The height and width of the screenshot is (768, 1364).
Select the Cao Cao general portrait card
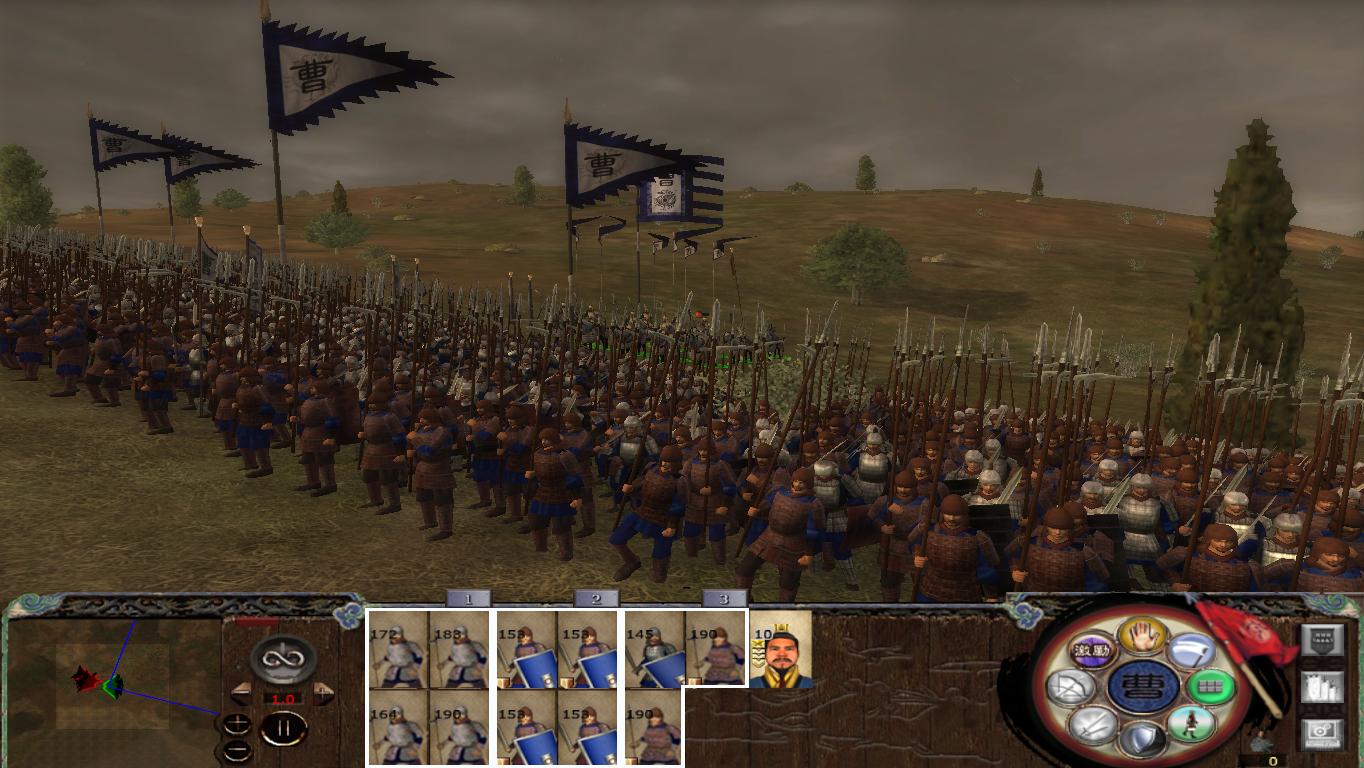coord(780,652)
